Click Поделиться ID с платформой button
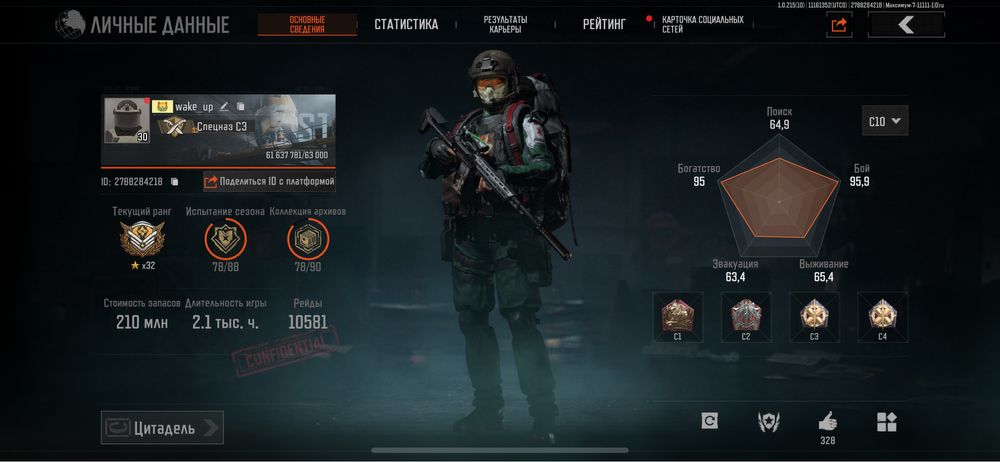Viewport: 1000px width, 462px height. coord(270,182)
